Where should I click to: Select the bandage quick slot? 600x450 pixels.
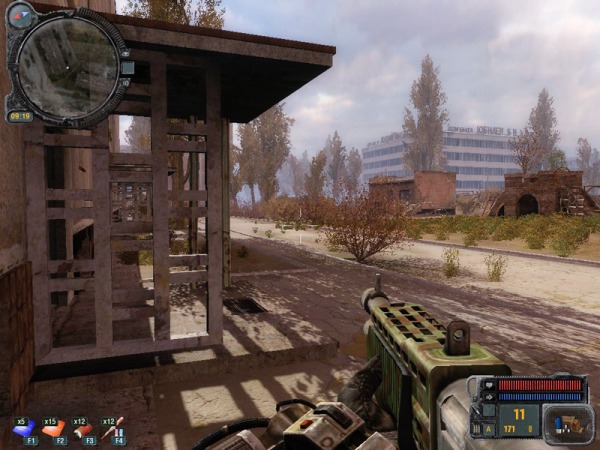coord(83,430)
